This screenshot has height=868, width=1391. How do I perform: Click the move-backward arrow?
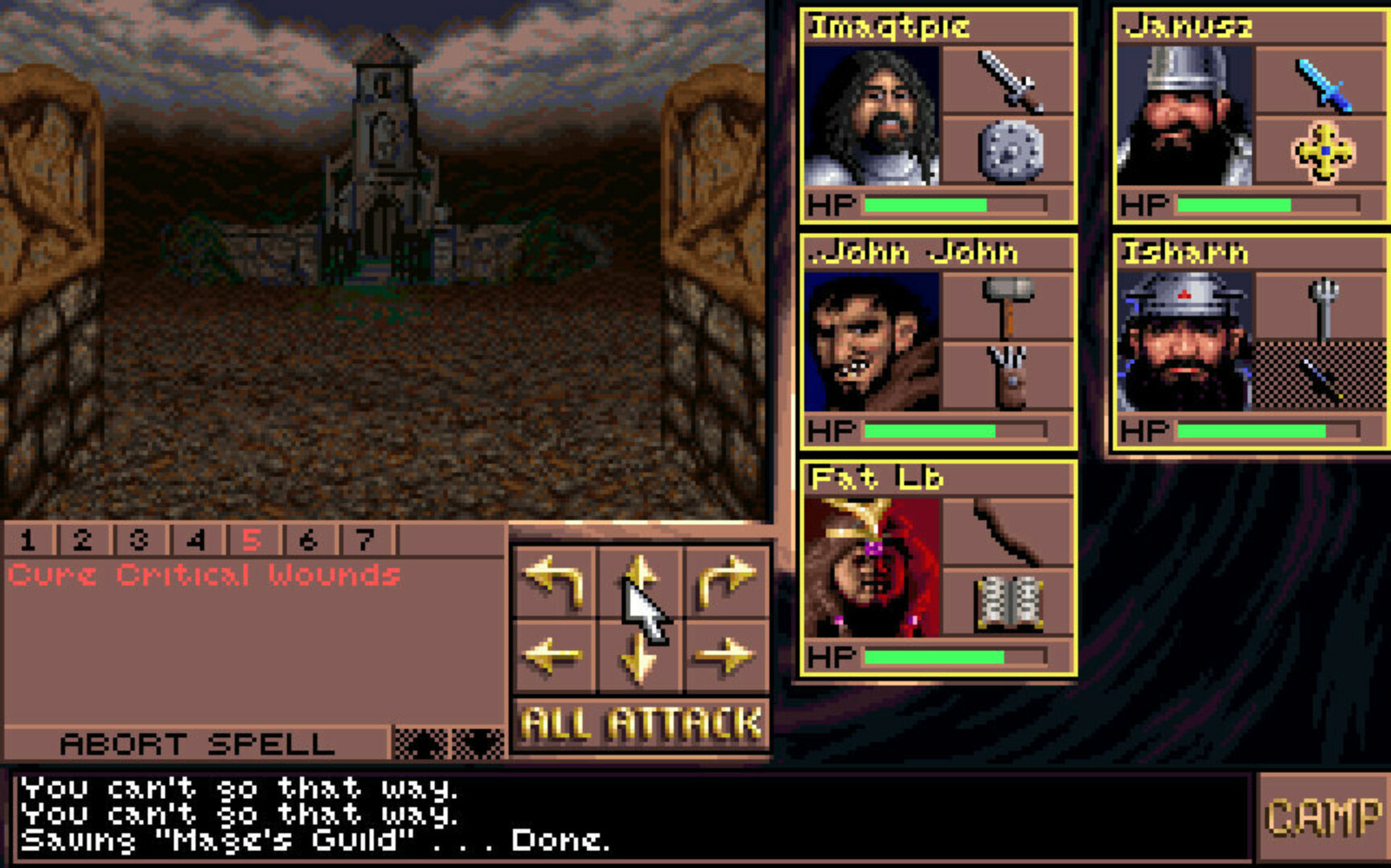[x=639, y=659]
